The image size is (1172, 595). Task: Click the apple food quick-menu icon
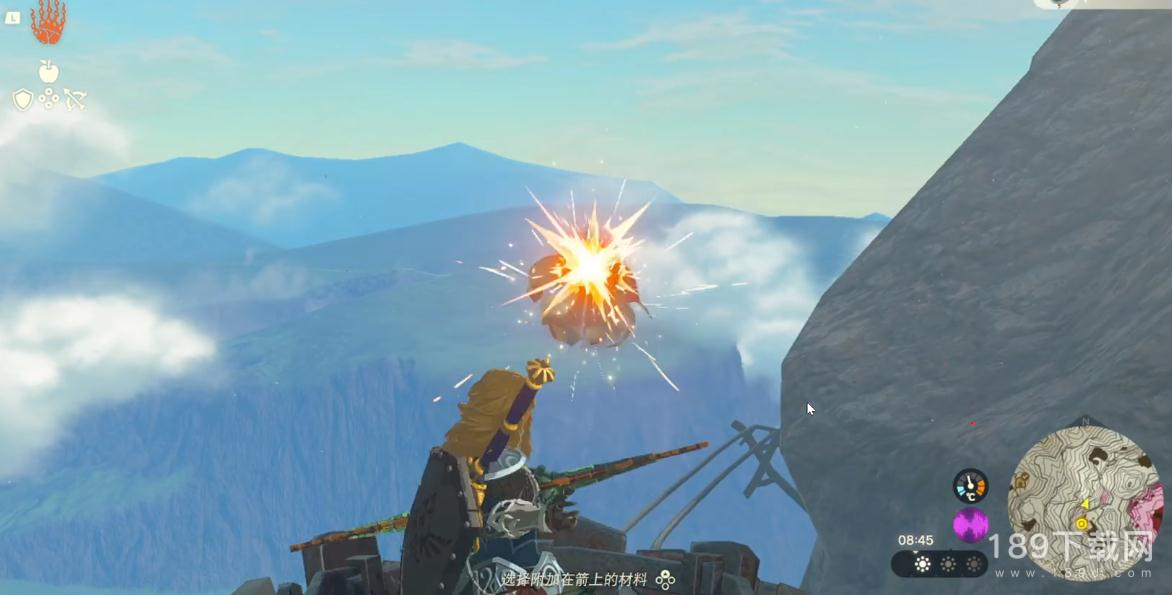(48, 71)
